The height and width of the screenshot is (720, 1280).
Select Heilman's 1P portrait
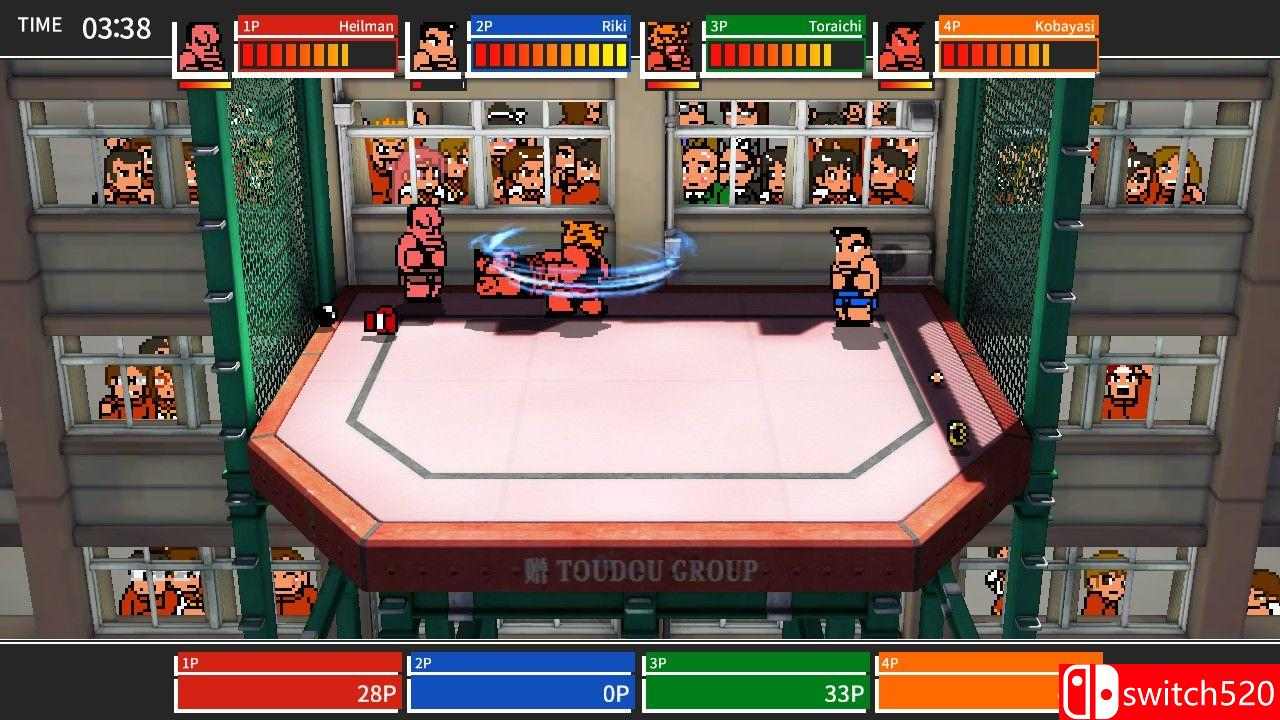(202, 47)
